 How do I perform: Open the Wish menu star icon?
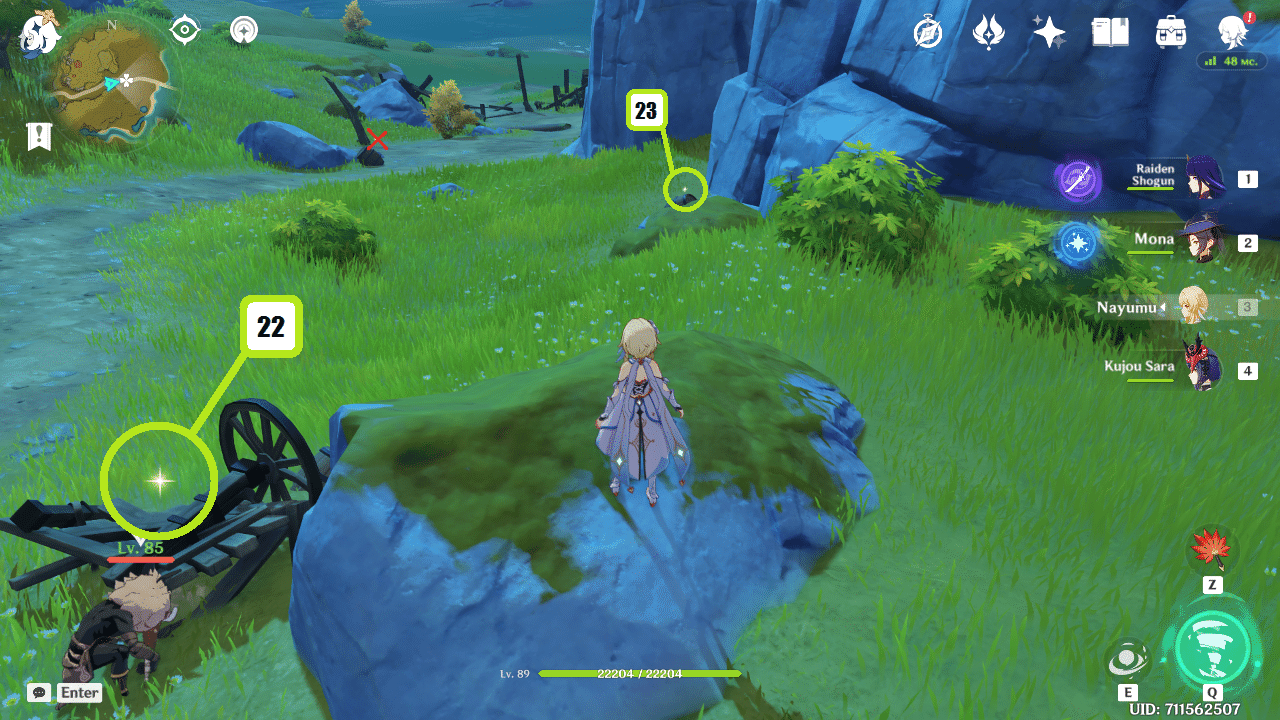(x=1048, y=32)
